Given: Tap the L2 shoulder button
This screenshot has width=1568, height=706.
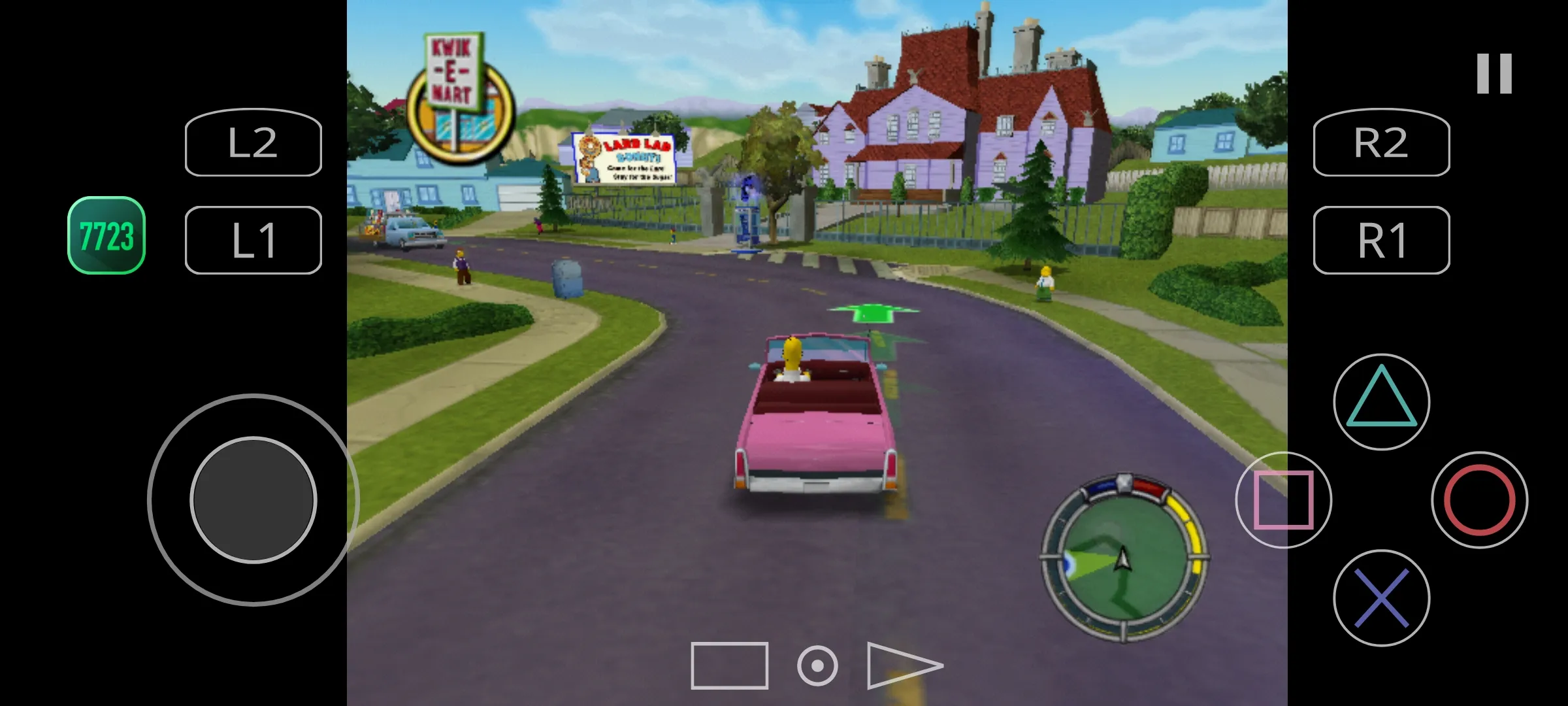Looking at the screenshot, I should tap(253, 143).
